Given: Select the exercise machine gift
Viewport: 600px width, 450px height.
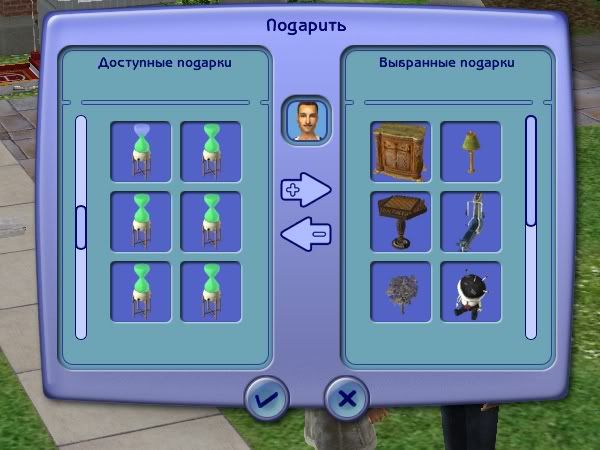Looking at the screenshot, I should click(x=470, y=222).
